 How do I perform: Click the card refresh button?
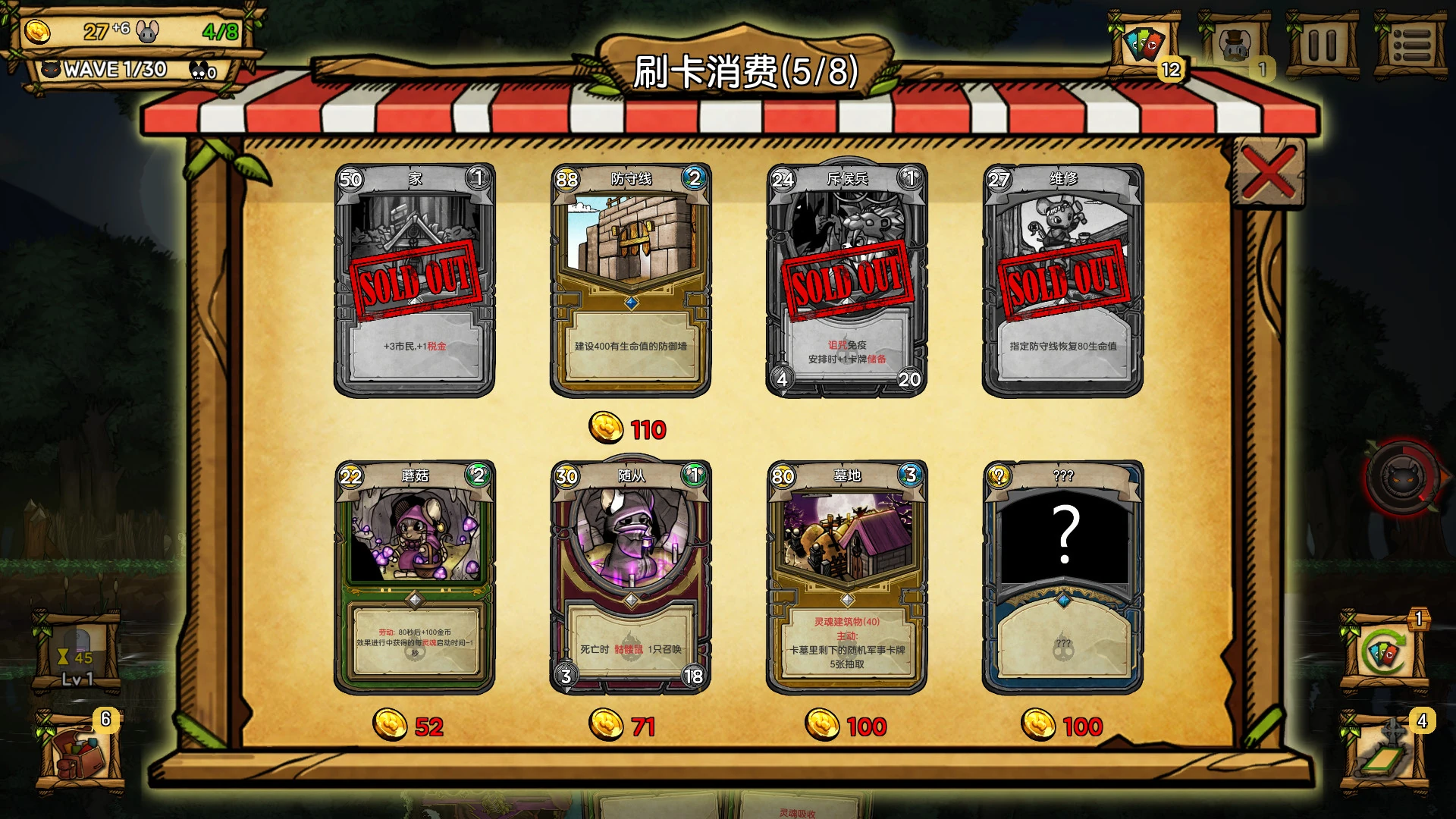click(1383, 652)
